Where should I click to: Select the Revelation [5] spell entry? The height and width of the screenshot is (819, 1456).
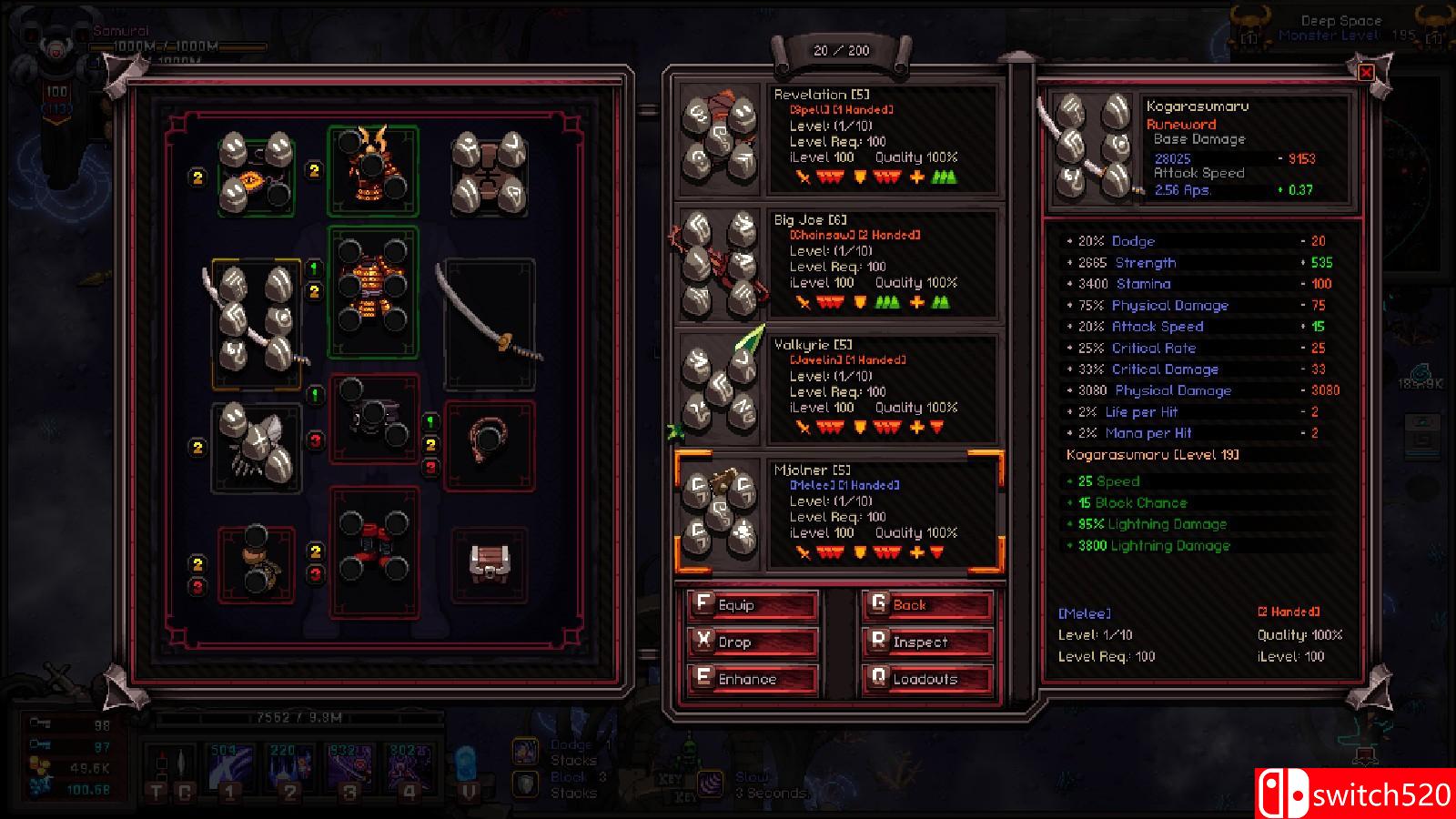pos(837,136)
